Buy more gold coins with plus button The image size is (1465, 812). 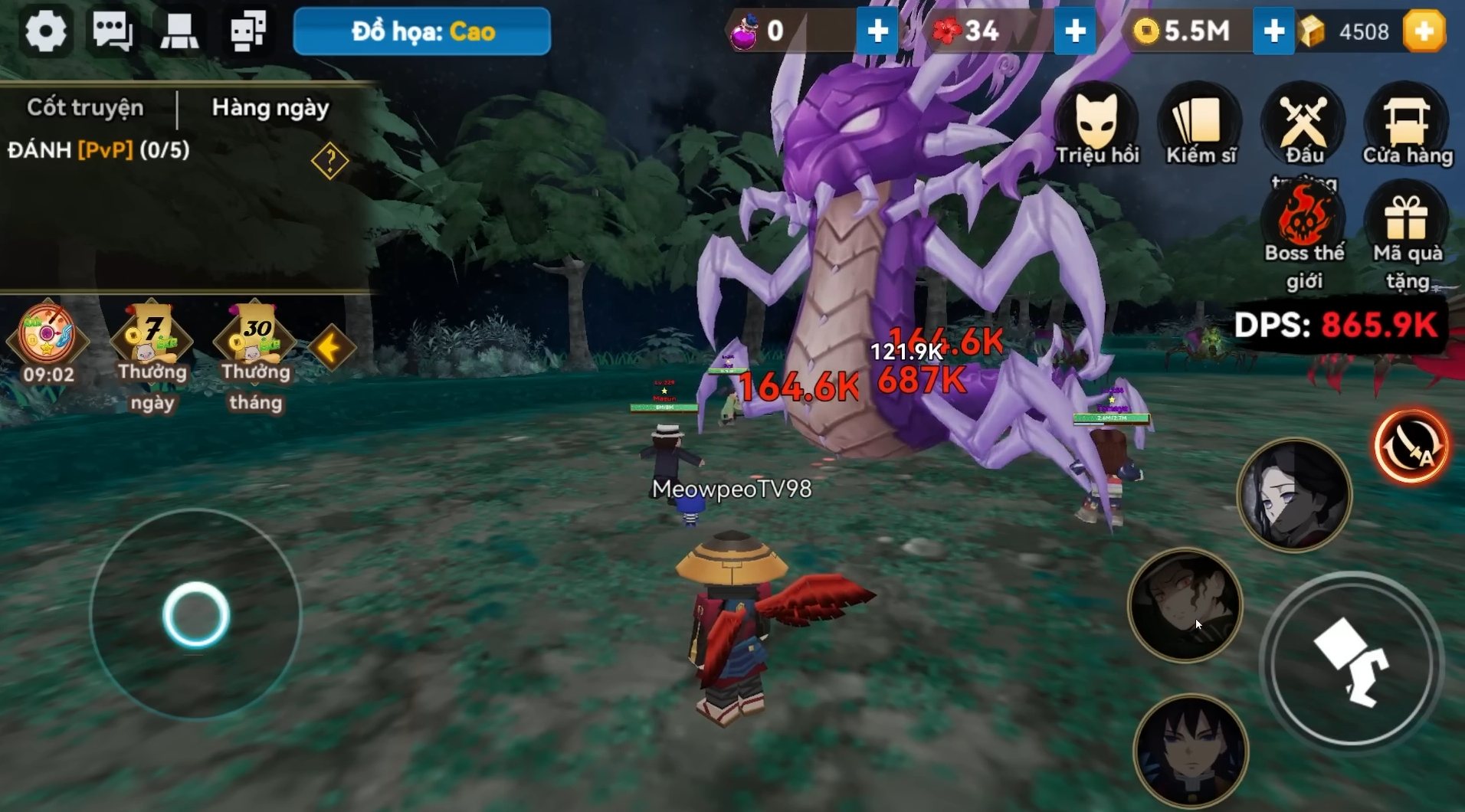tap(1273, 31)
